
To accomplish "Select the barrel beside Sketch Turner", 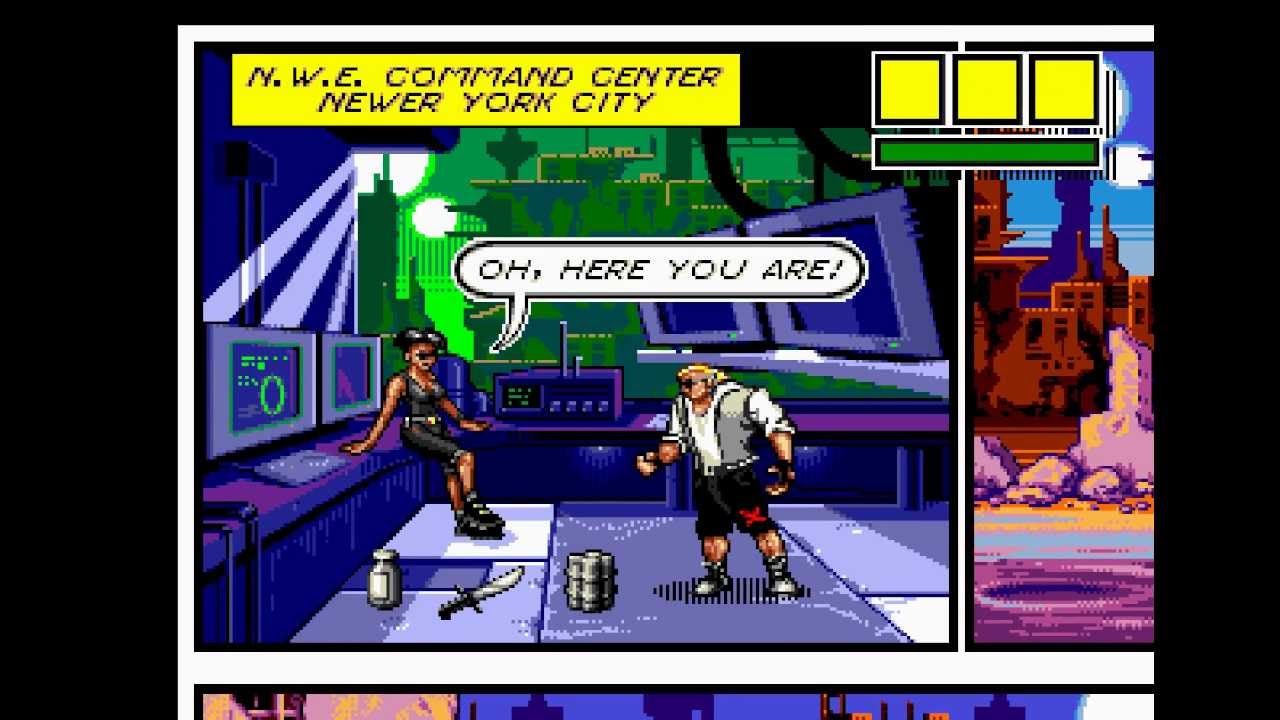I will pyautogui.click(x=592, y=580).
